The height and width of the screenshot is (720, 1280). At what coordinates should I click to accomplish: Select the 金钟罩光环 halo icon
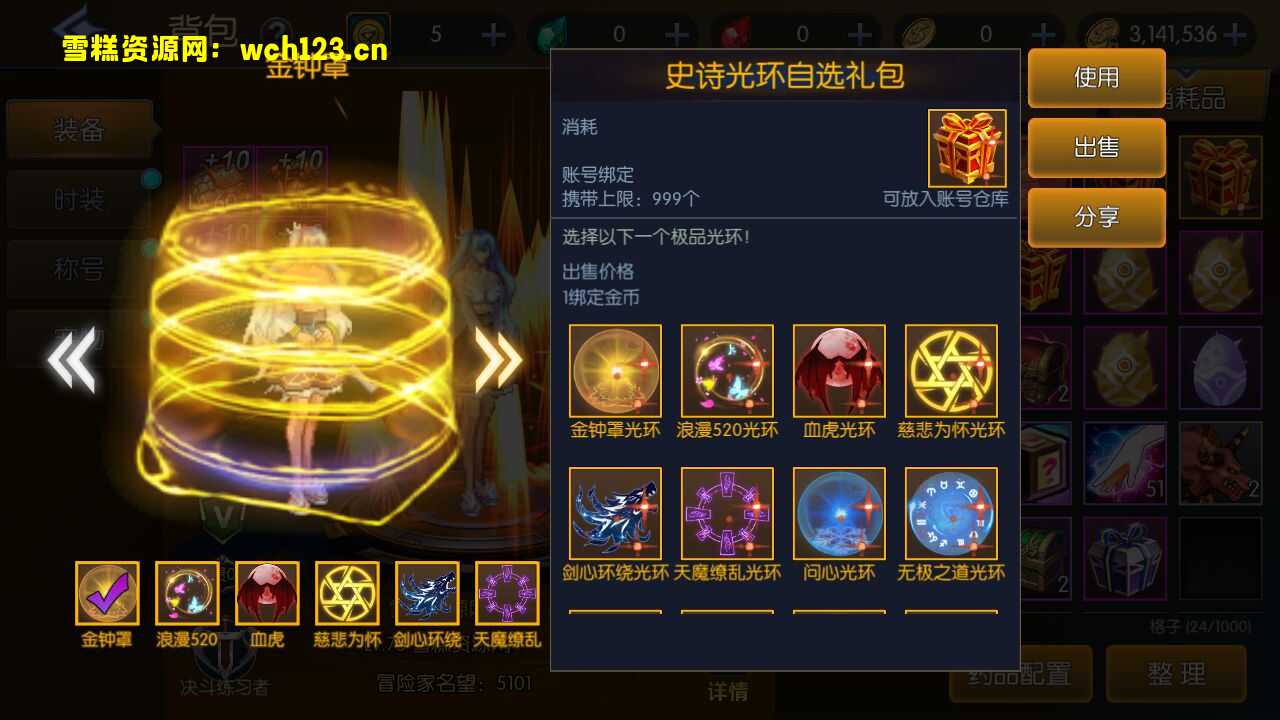pyautogui.click(x=615, y=369)
